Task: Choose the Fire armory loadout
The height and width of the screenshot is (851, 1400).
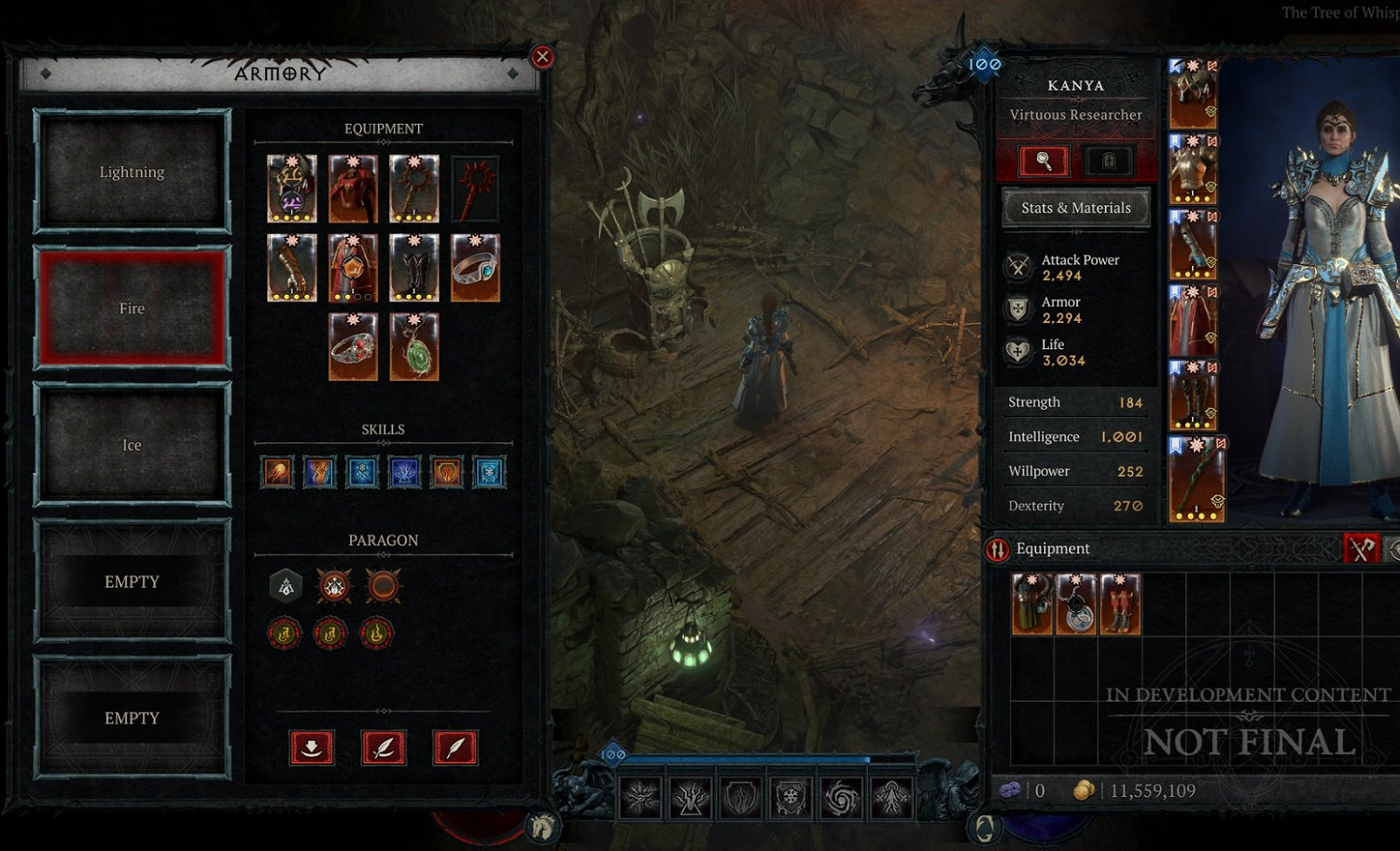Action: 132,308
